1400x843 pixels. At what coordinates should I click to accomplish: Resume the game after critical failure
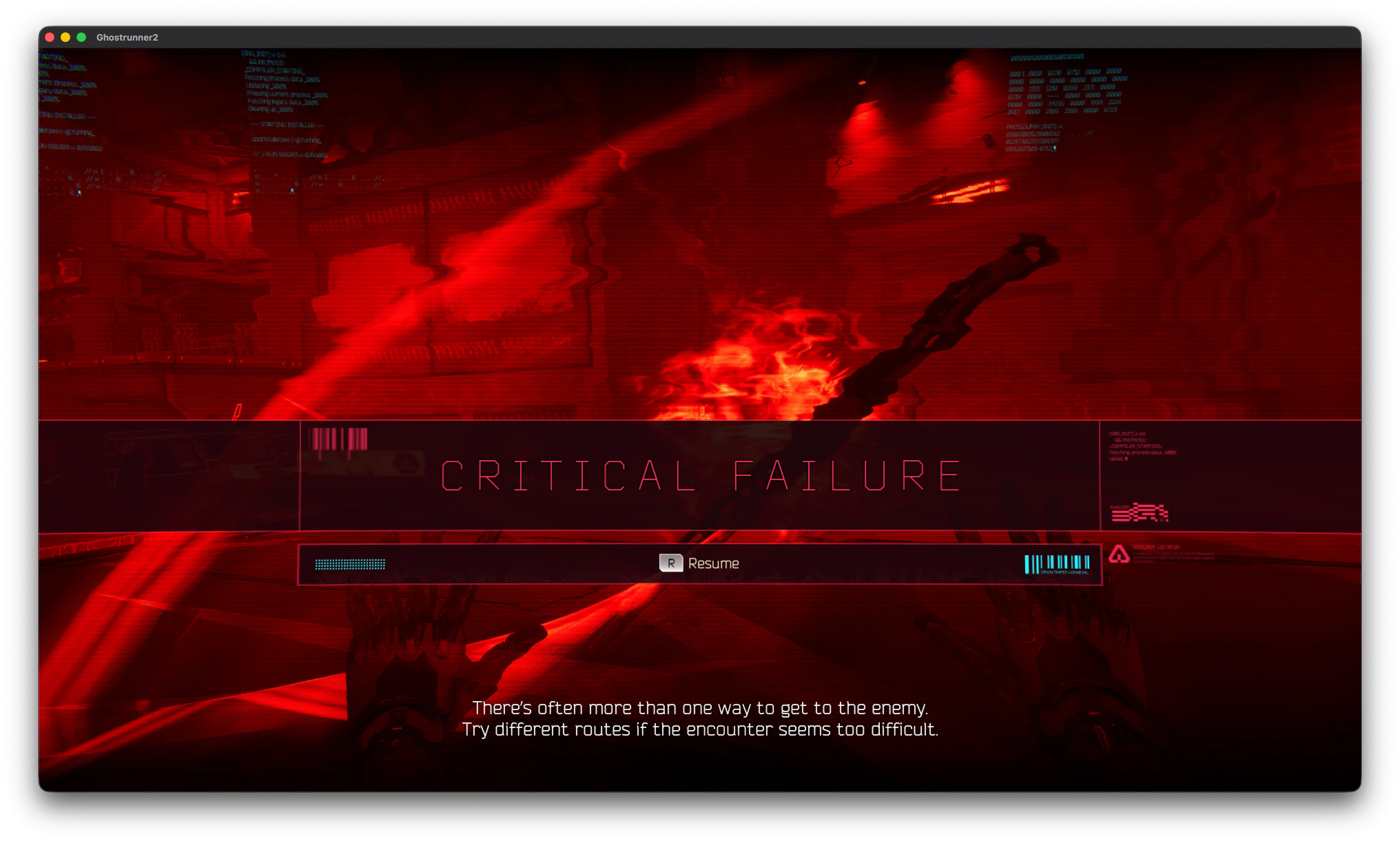(699, 563)
